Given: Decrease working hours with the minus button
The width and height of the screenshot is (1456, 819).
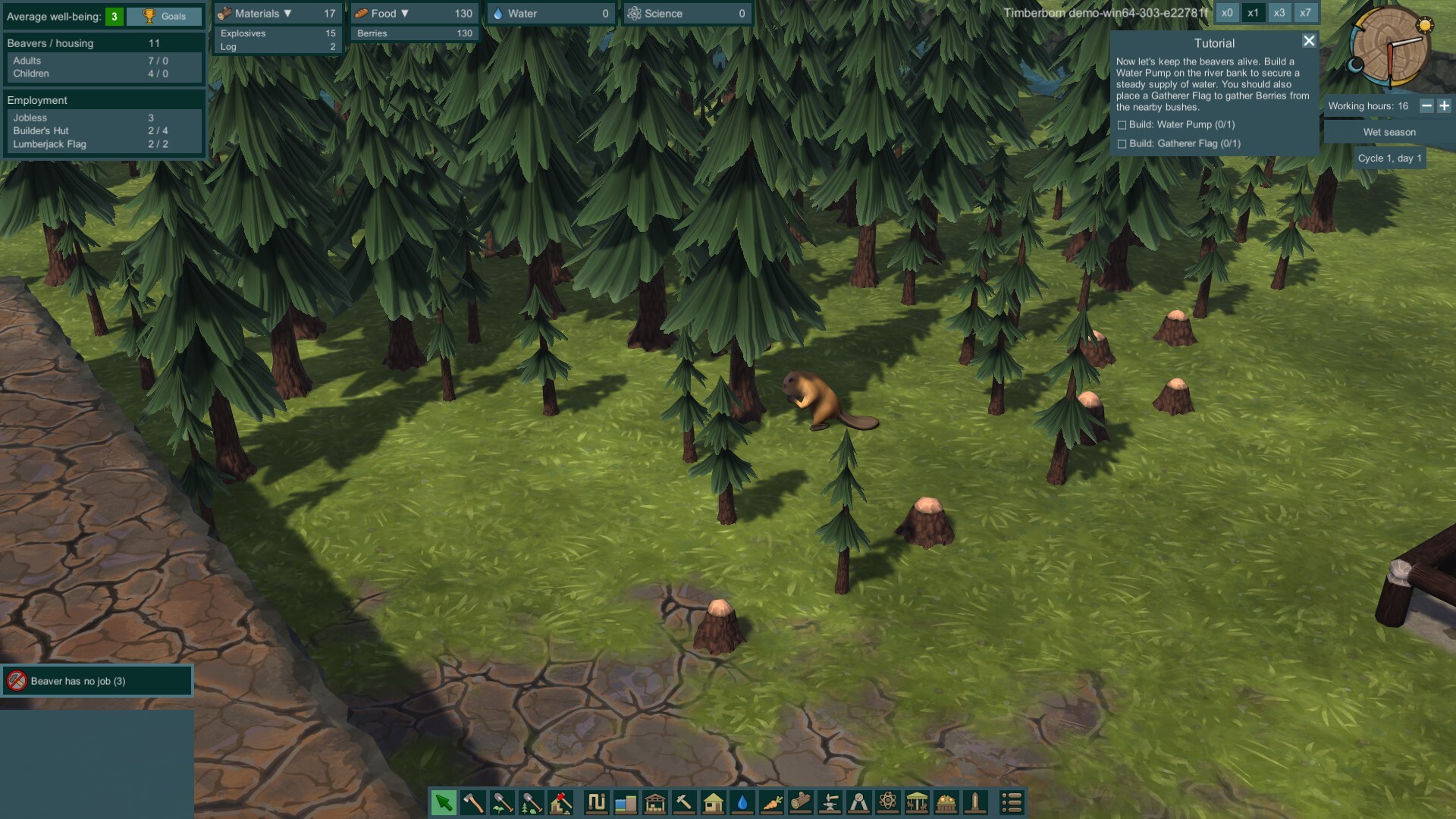Looking at the screenshot, I should (1426, 106).
